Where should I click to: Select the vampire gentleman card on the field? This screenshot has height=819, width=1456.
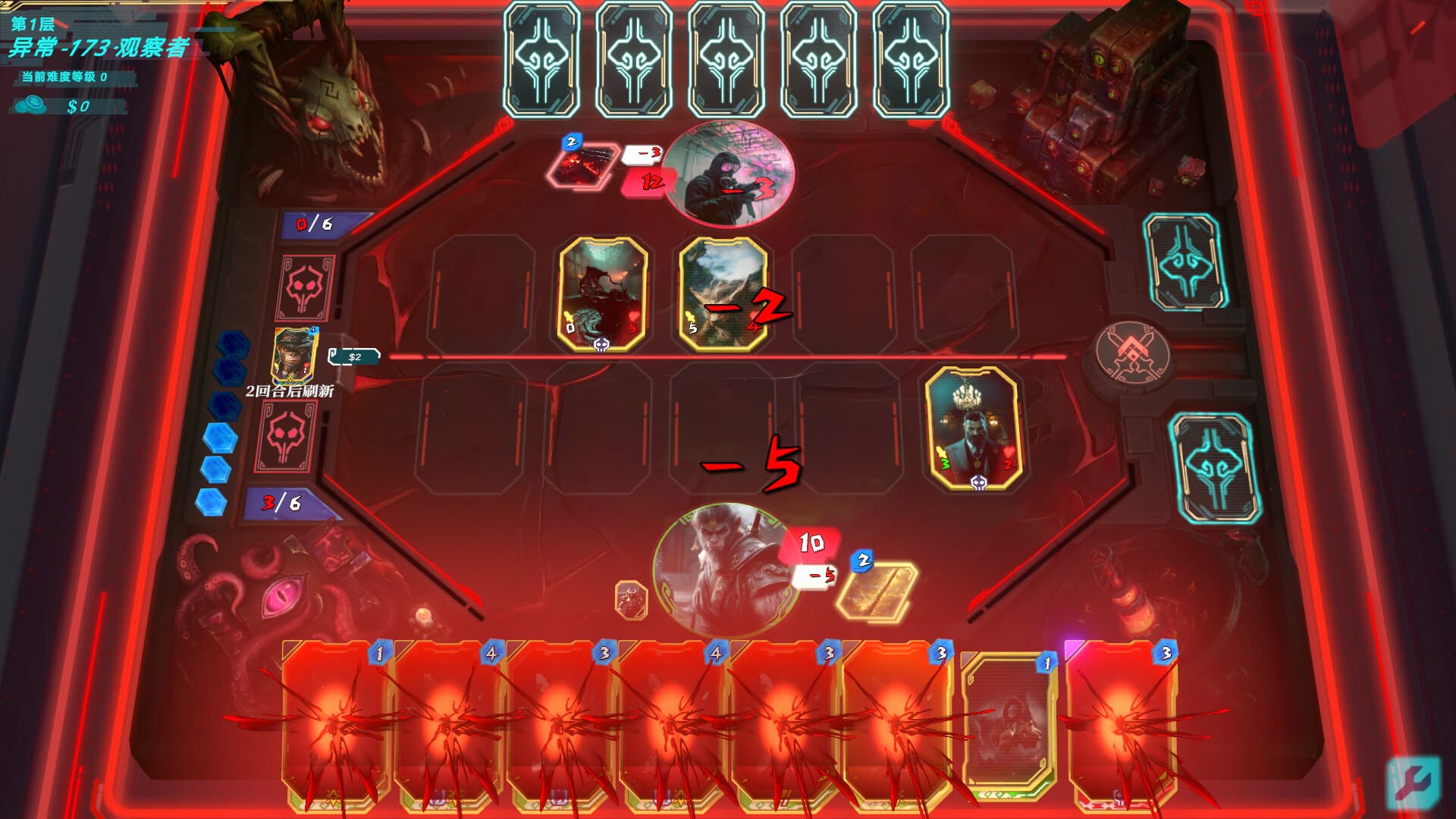coord(973,425)
